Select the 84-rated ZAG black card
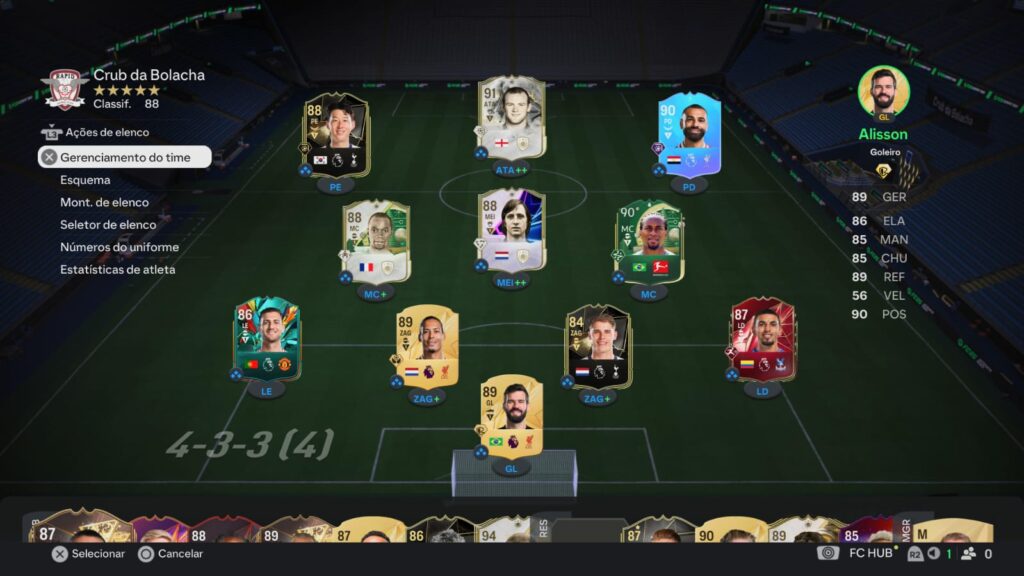Viewport: 1024px width, 576px height. tap(597, 347)
